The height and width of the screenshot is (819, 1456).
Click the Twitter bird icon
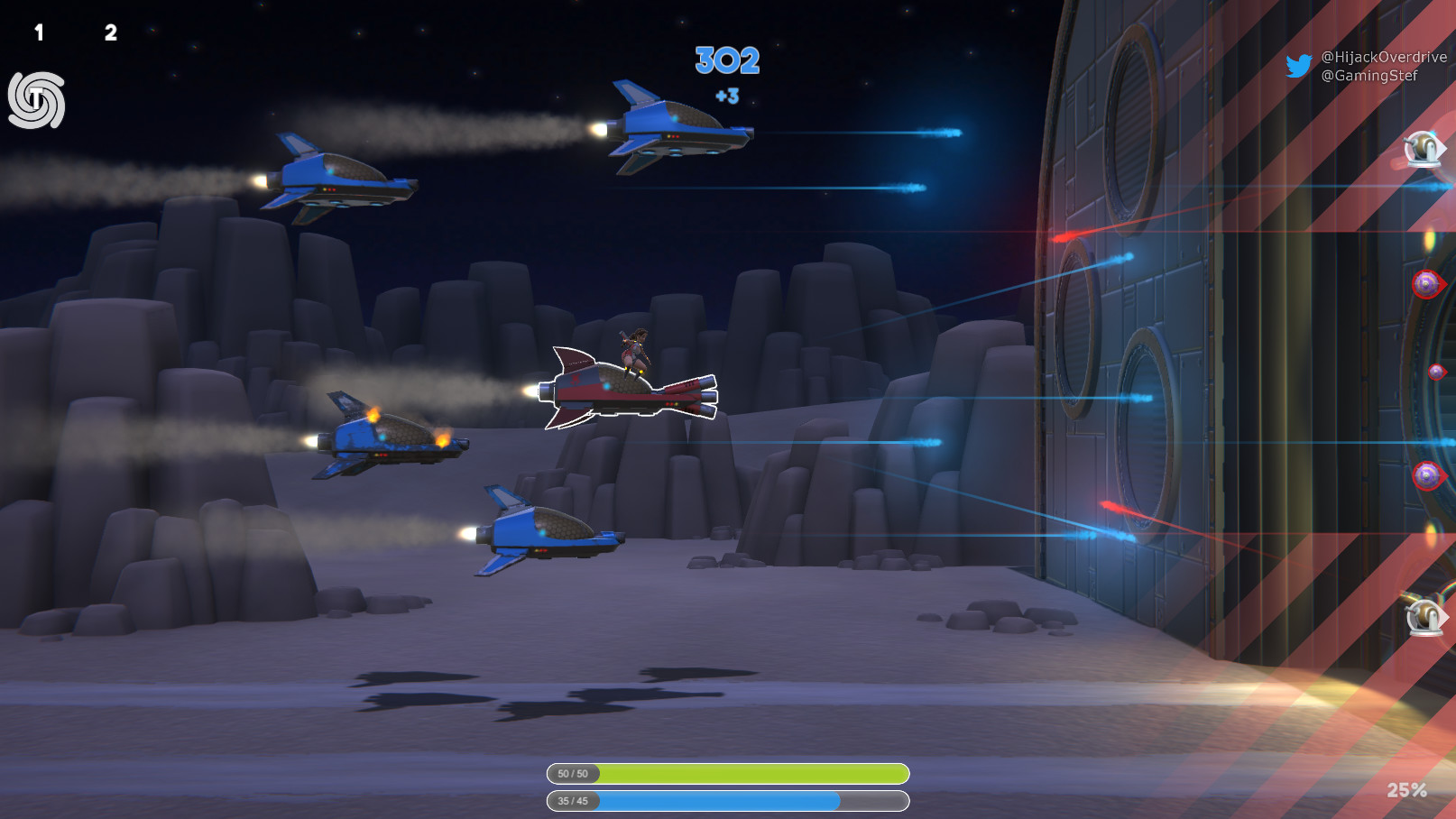click(1300, 67)
